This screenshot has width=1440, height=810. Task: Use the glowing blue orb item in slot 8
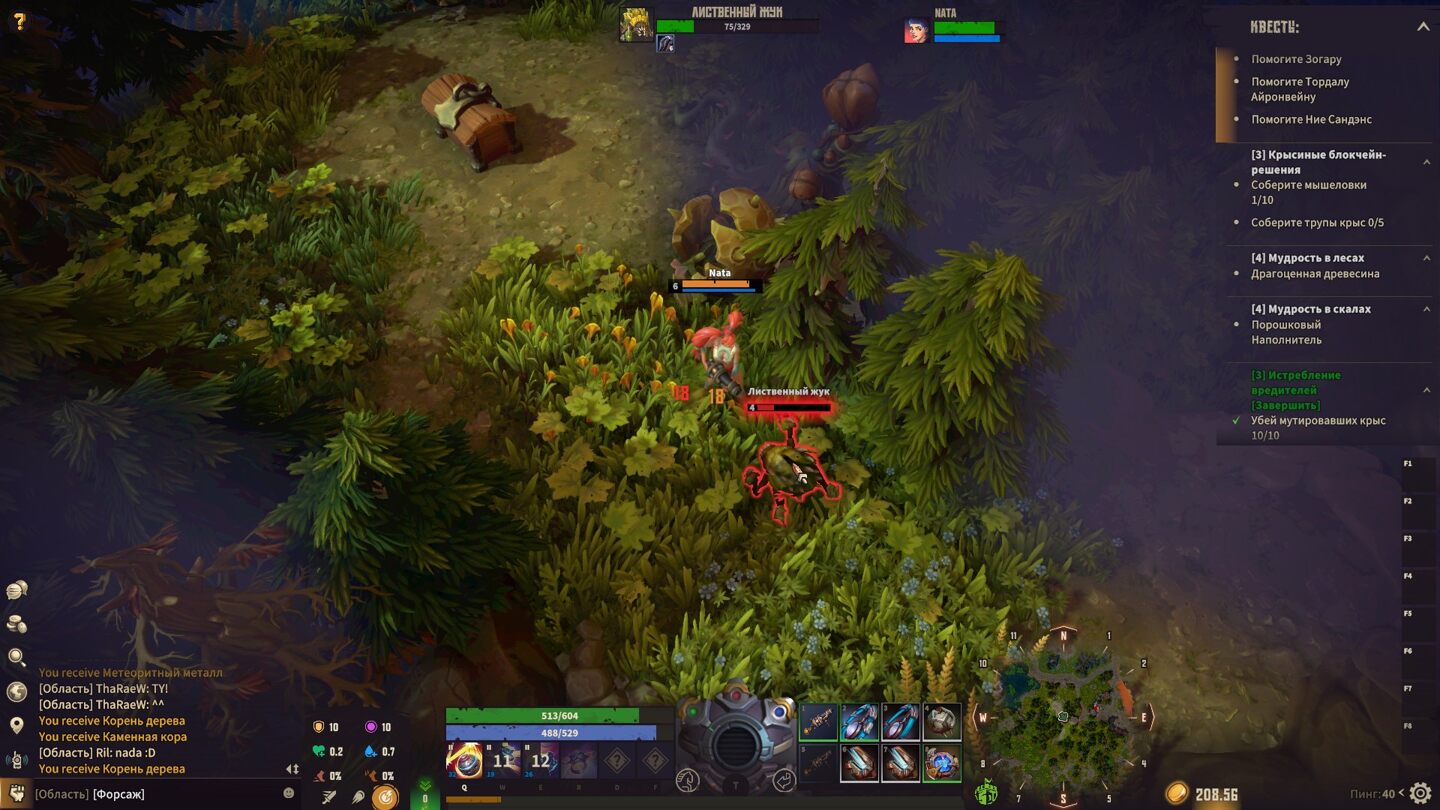(x=942, y=763)
